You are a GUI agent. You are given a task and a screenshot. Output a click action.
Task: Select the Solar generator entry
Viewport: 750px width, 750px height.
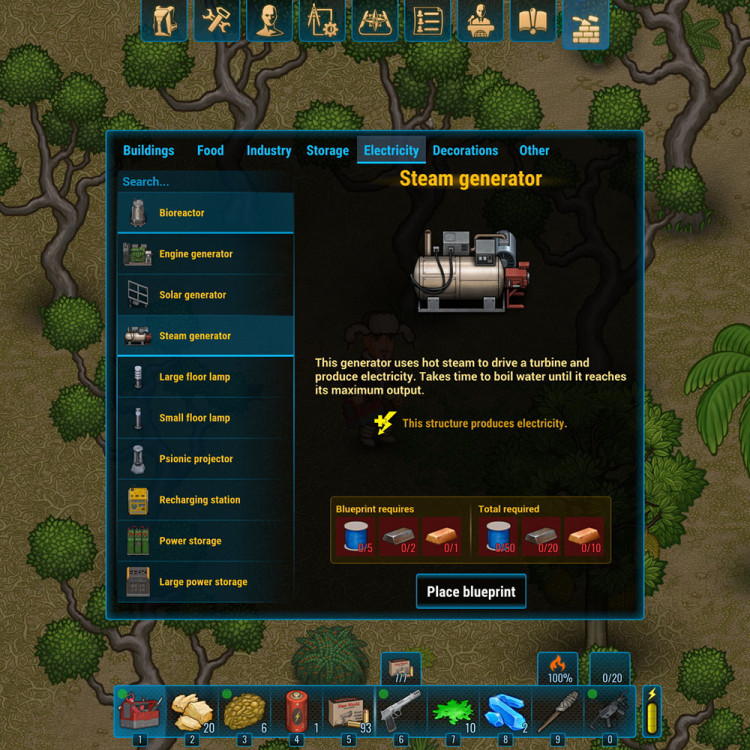(205, 295)
